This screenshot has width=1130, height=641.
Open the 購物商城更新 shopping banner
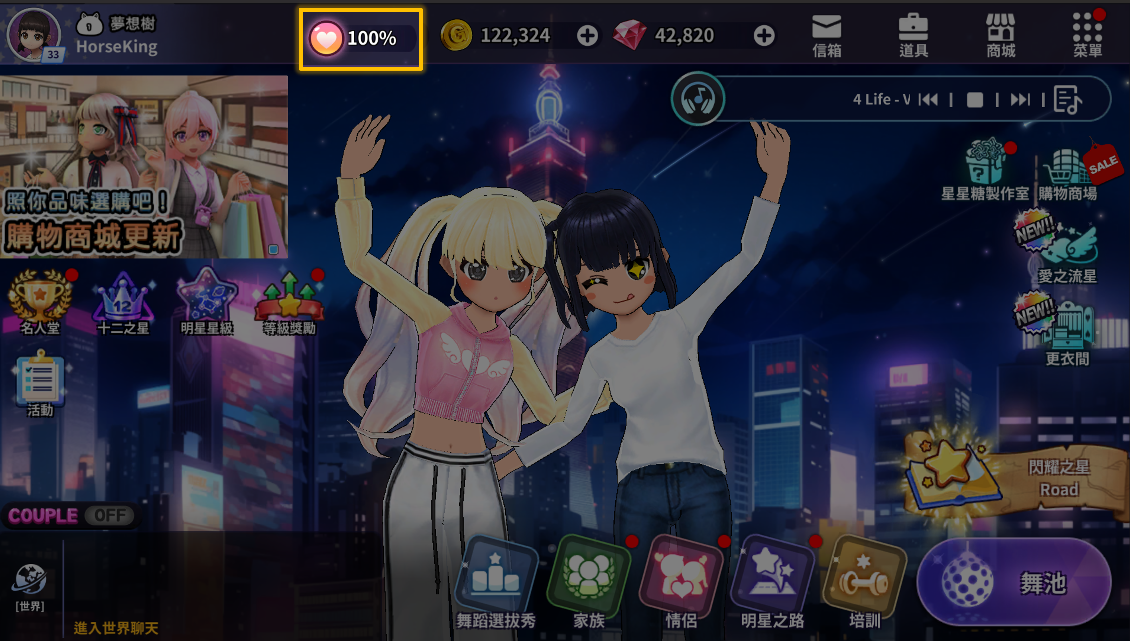coord(144,167)
